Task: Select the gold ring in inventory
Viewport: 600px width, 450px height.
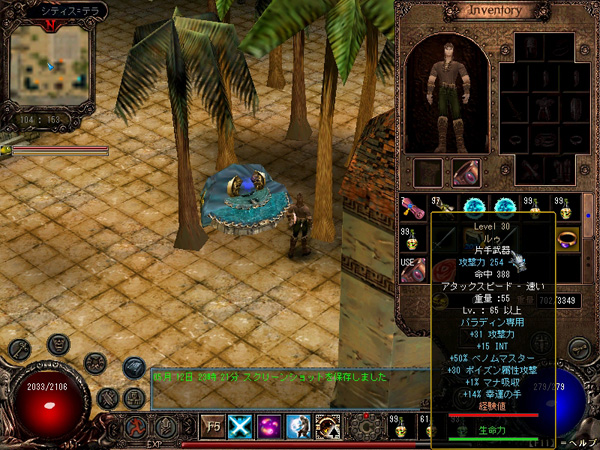Action: coord(568,240)
